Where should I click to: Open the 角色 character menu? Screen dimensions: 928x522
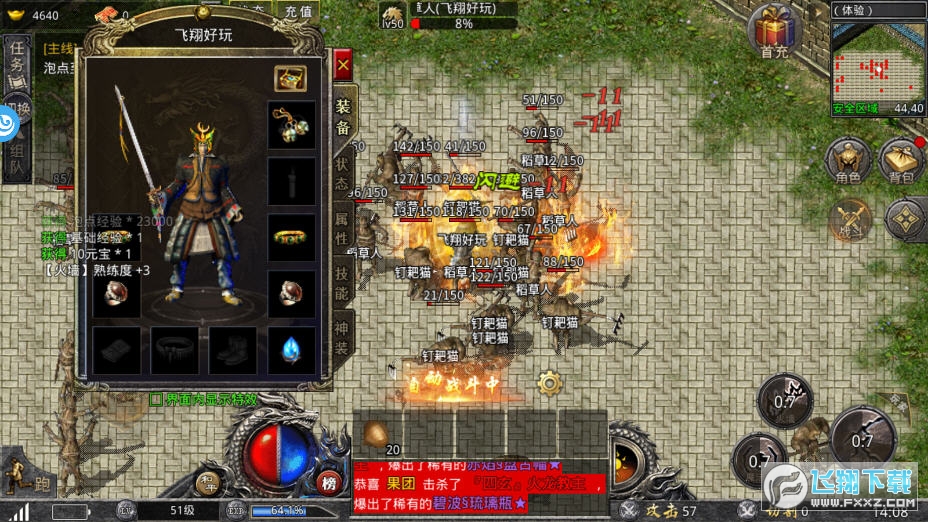point(848,162)
